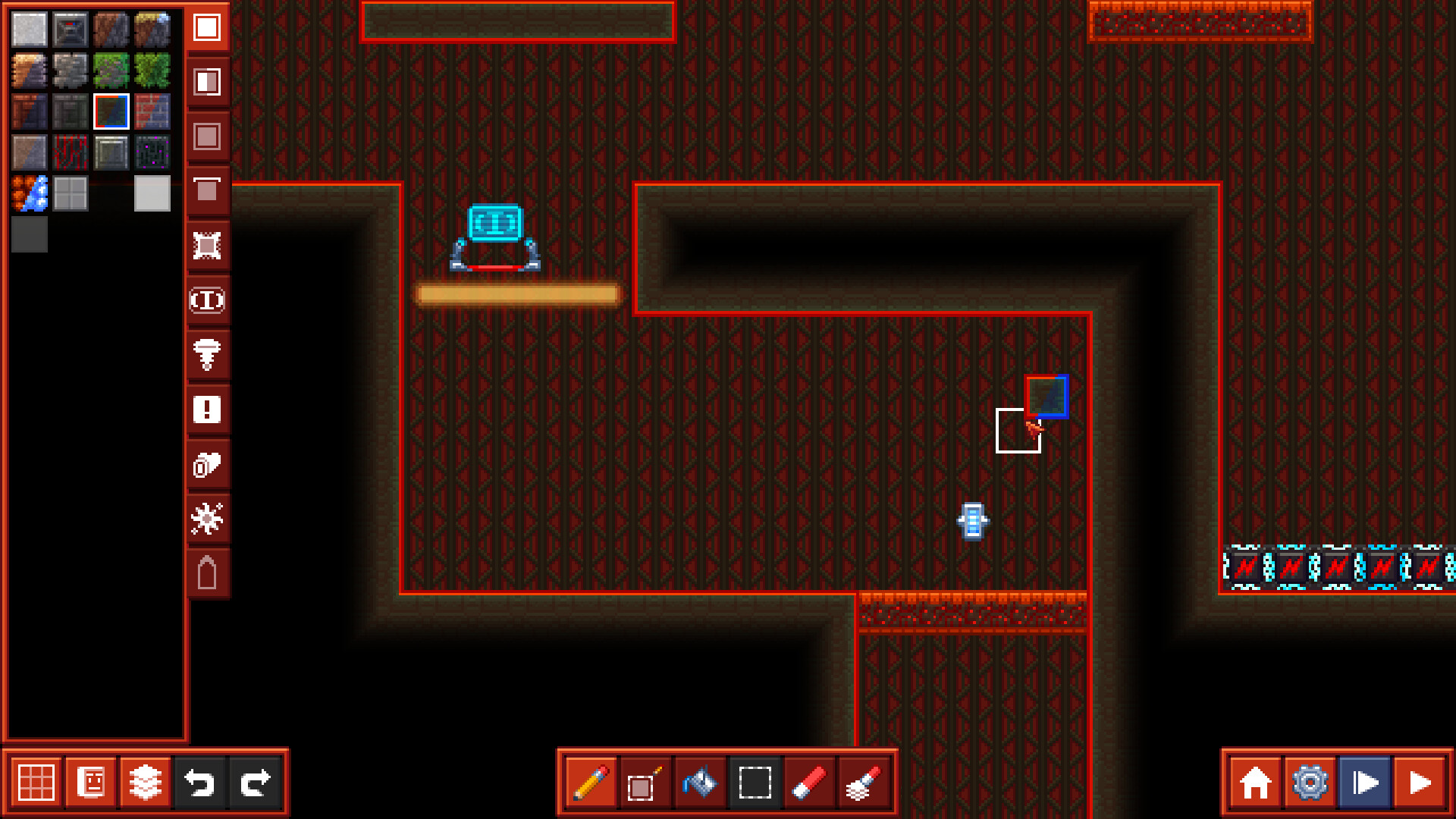Pick the blue-outlined tile swatch in the palette
The height and width of the screenshot is (819, 1456).
pyautogui.click(x=111, y=110)
